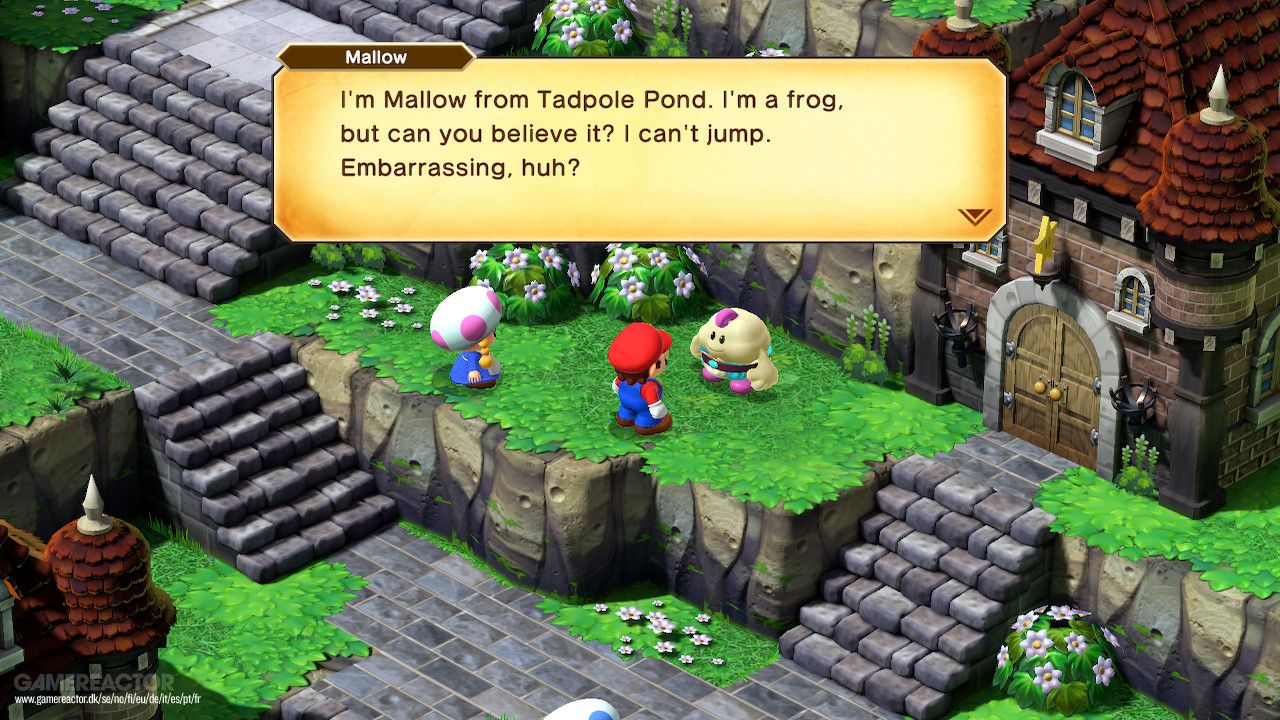This screenshot has width=1280, height=720.
Task: Select the left wall torch lantern
Action: click(x=957, y=322)
